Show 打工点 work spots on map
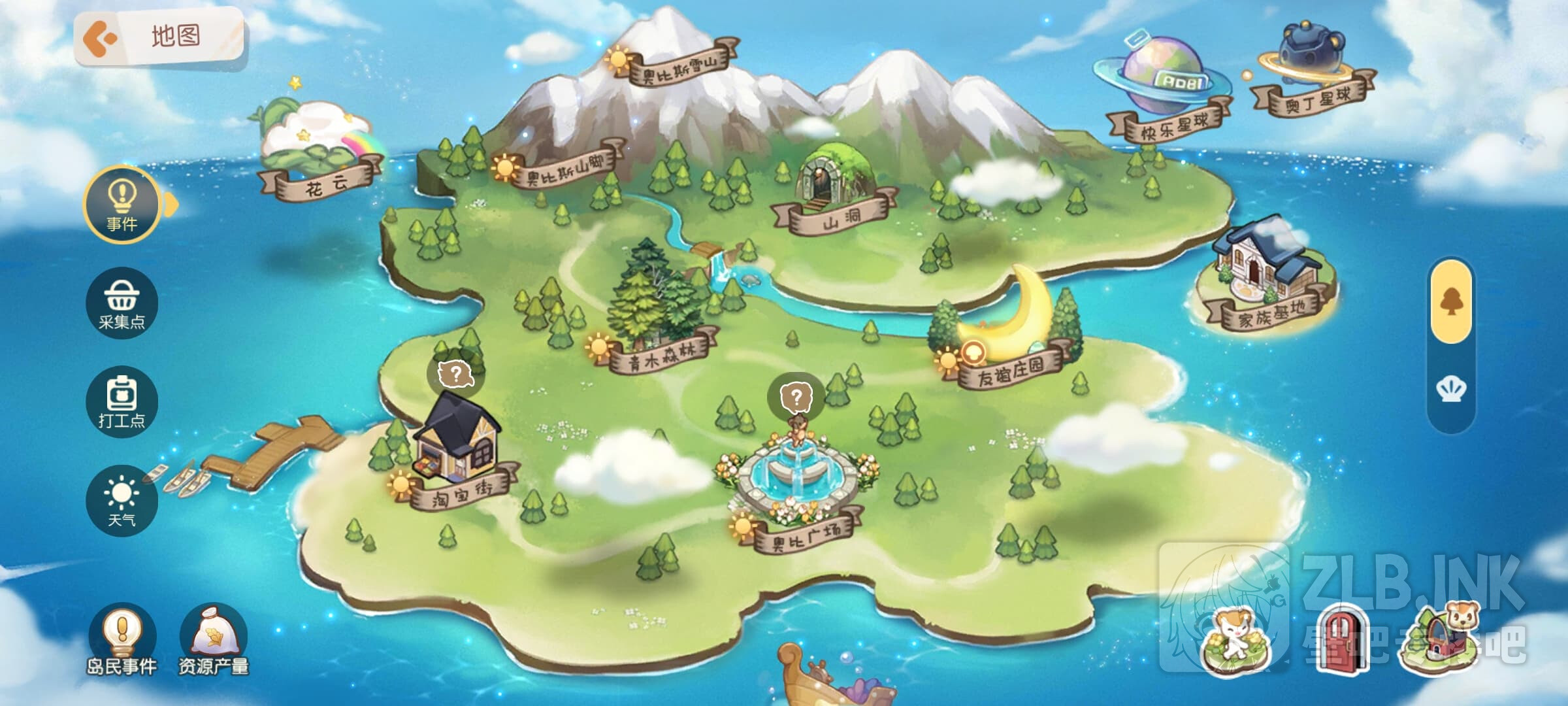Screen dimensions: 1568x706 pos(122,401)
